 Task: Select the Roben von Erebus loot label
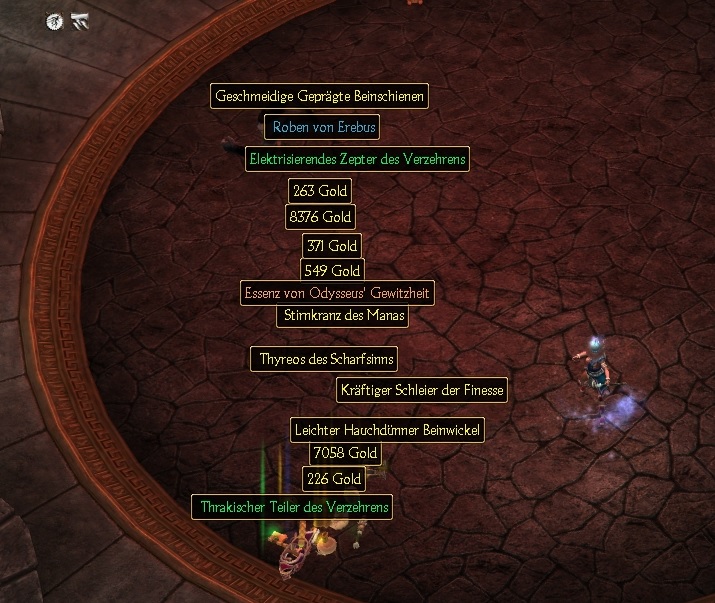(x=322, y=127)
